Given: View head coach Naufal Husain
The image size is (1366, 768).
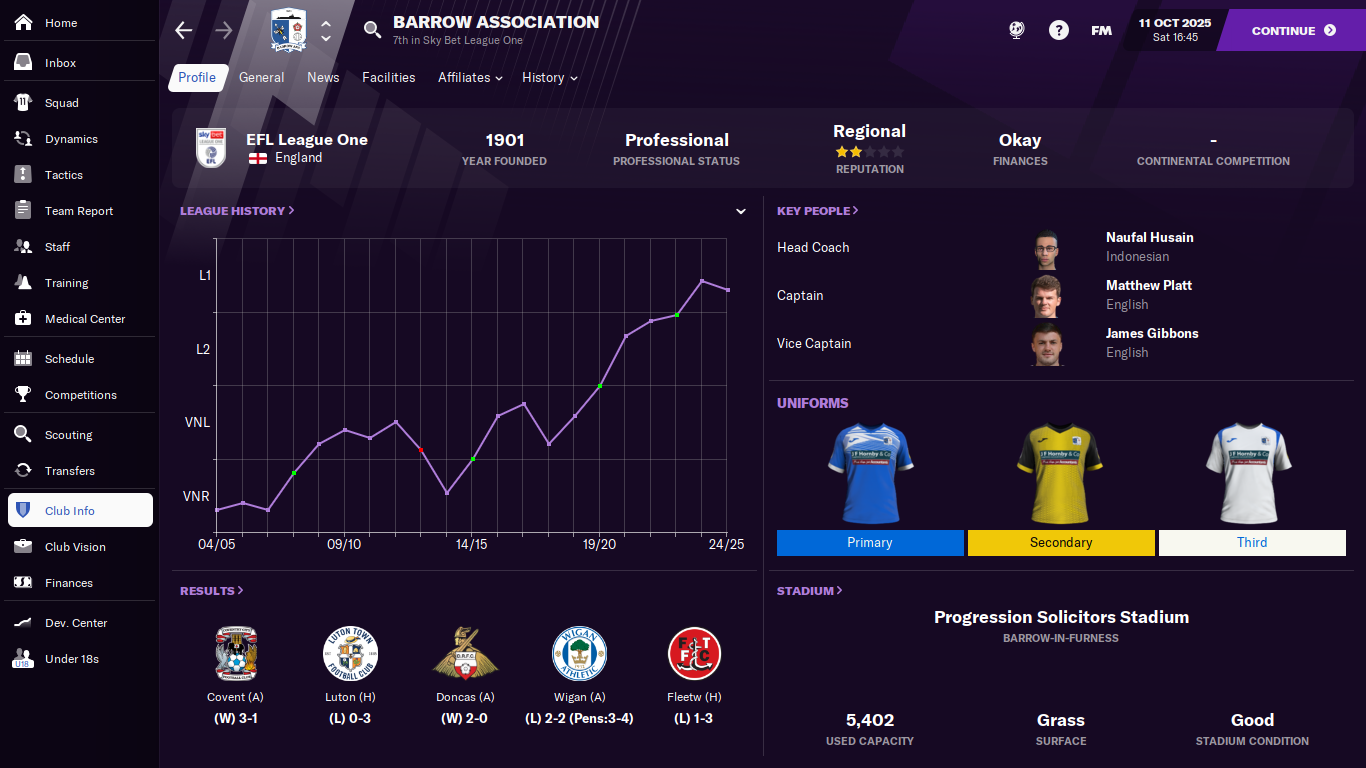Looking at the screenshot, I should [1149, 238].
